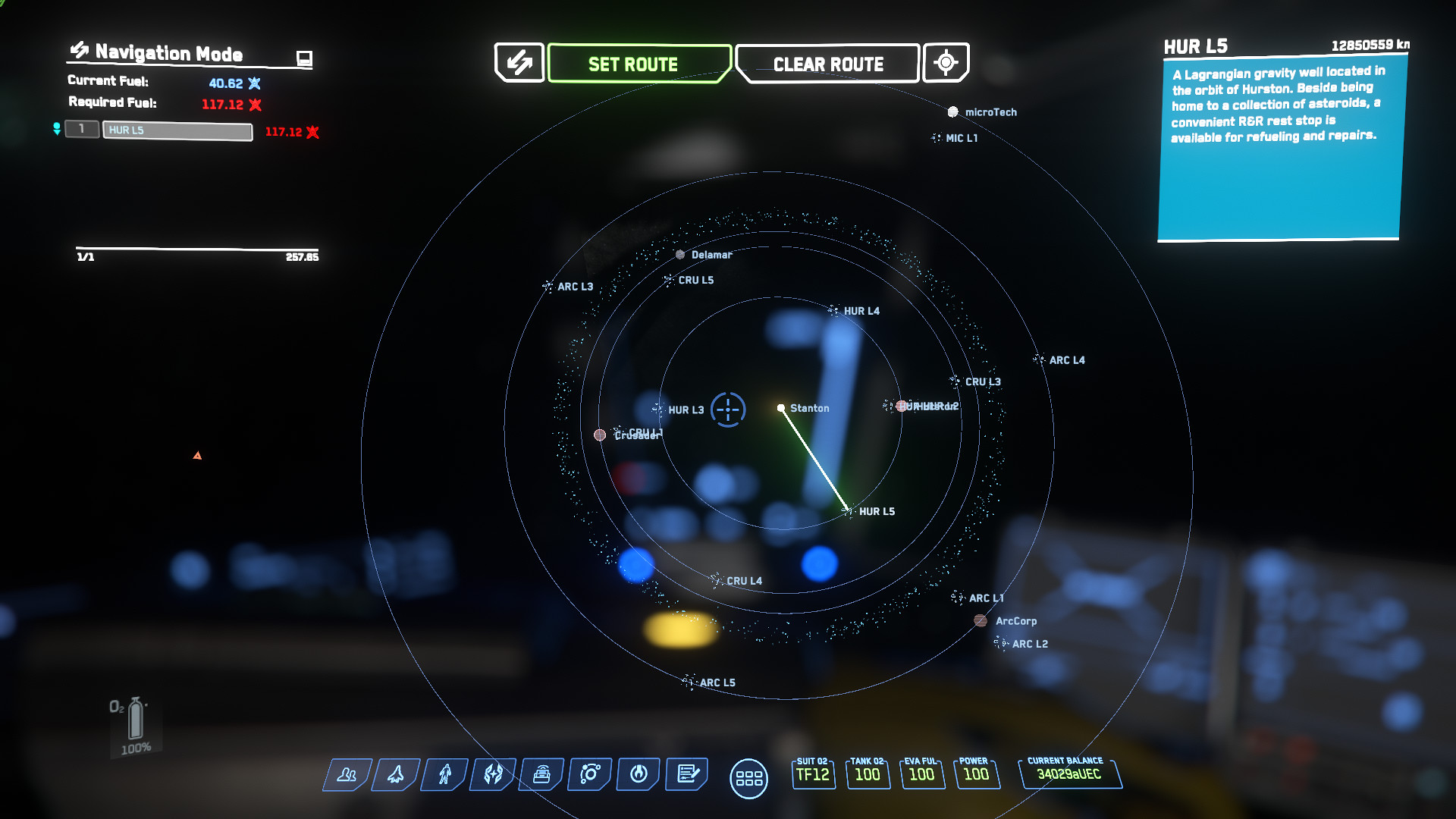Select the Delamar marker on the starmap
Image resolution: width=1456 pixels, height=819 pixels.
click(x=680, y=255)
